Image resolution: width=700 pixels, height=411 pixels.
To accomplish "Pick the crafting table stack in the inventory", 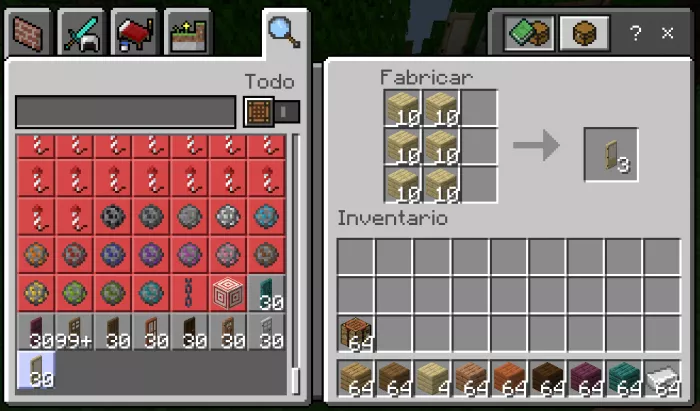I will [x=356, y=333].
